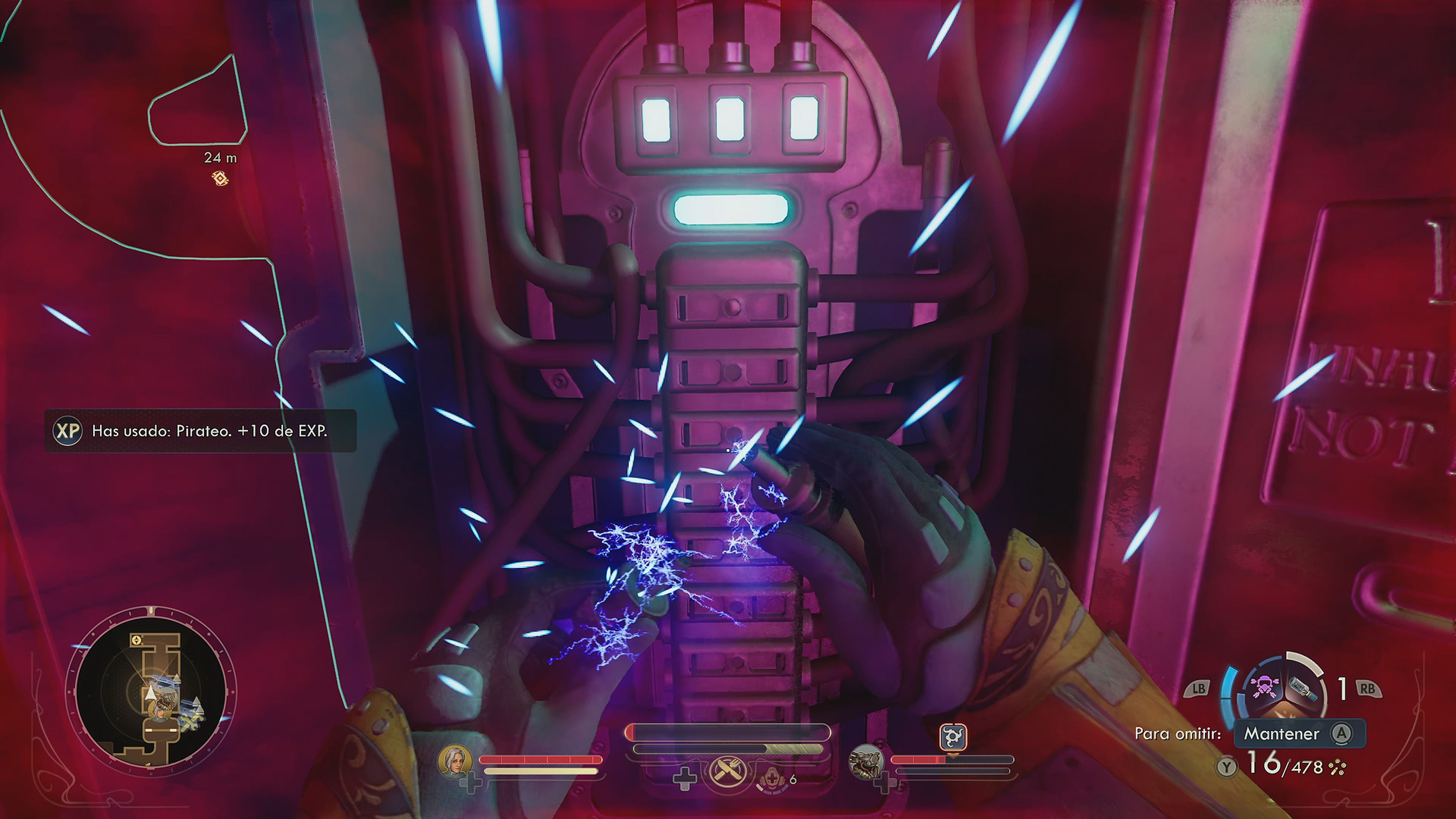Expand the left companion's plus status panel
Image resolution: width=1456 pixels, height=819 pixels.
[x=471, y=786]
